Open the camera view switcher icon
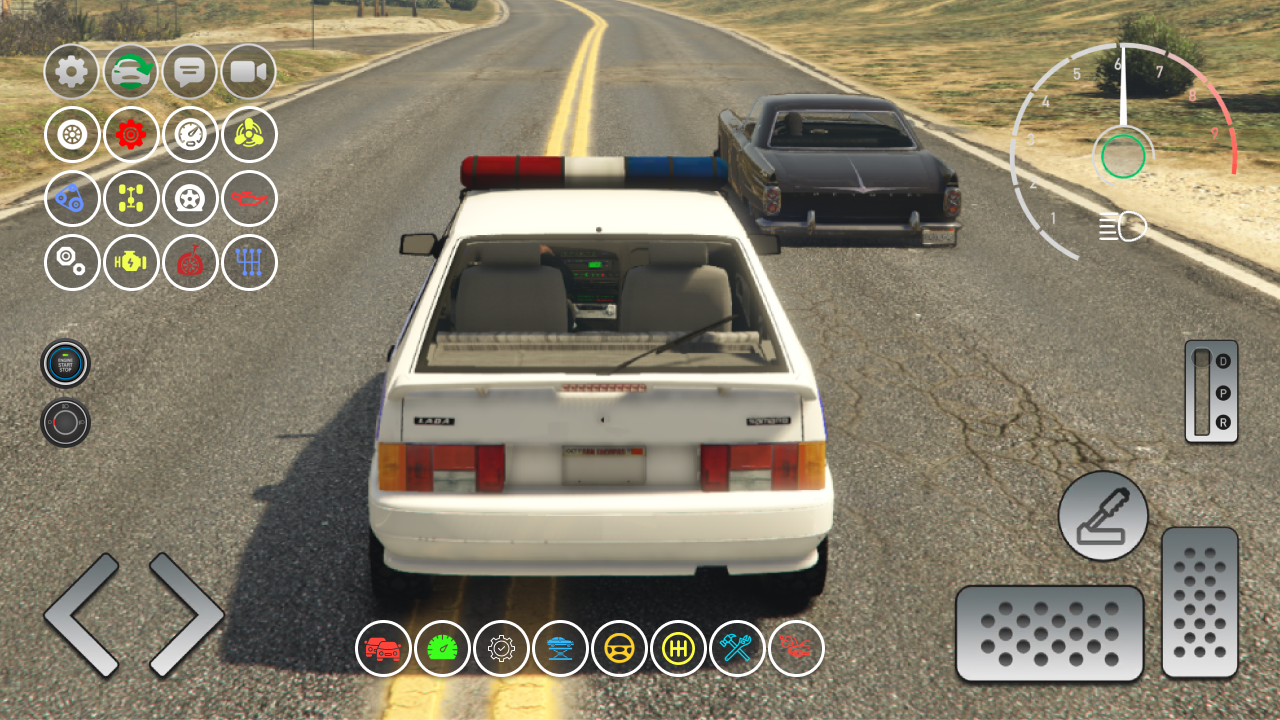The height and width of the screenshot is (720, 1280). pos(250,71)
